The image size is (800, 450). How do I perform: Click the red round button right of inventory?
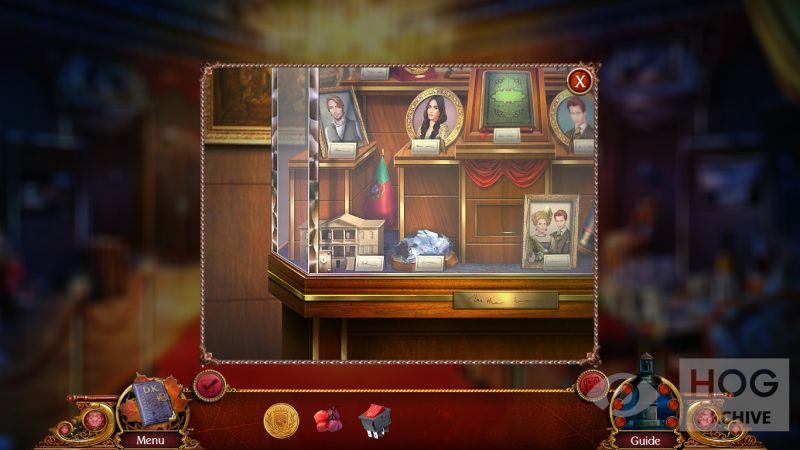point(591,384)
